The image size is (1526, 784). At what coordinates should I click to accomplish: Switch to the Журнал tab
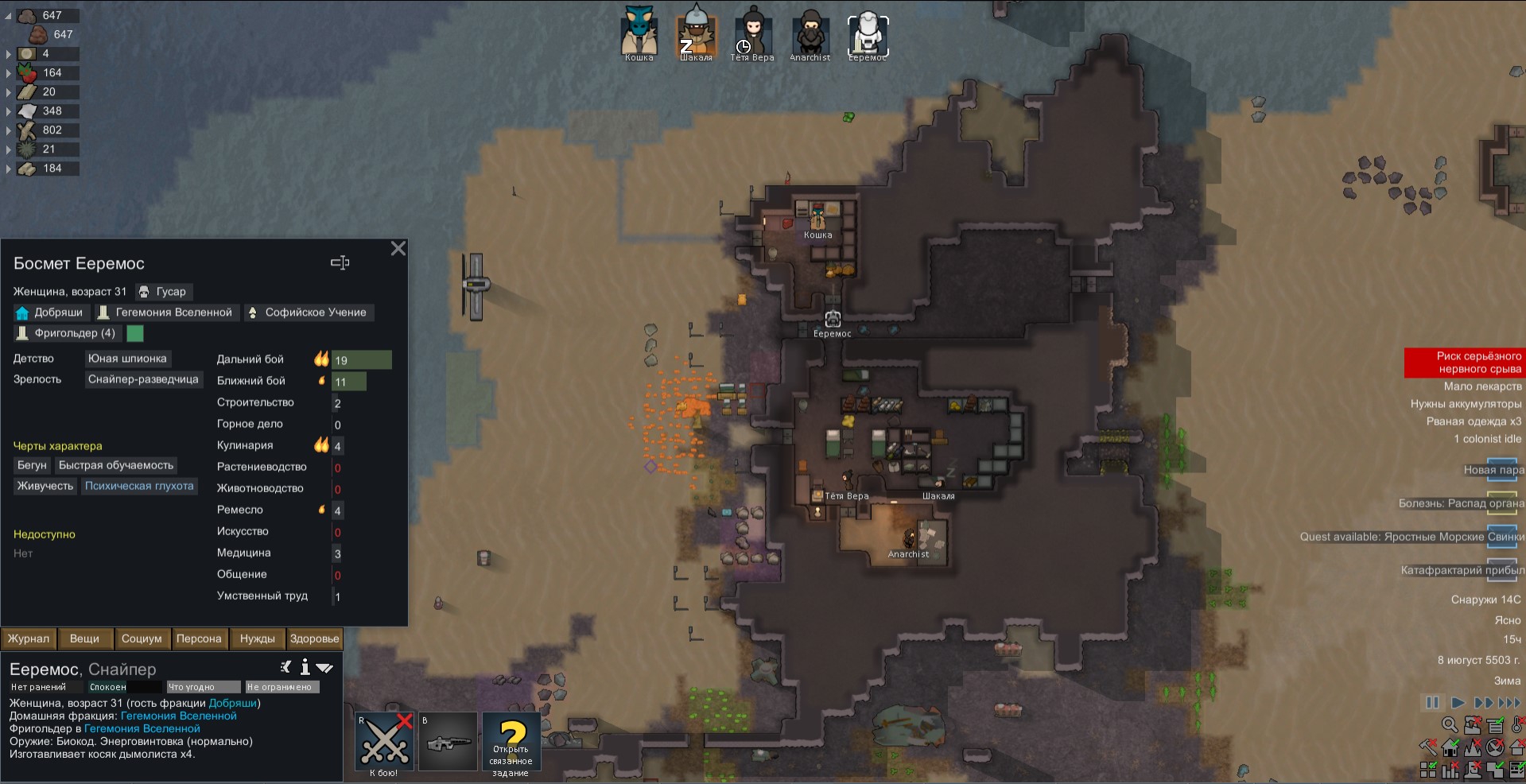tap(29, 638)
